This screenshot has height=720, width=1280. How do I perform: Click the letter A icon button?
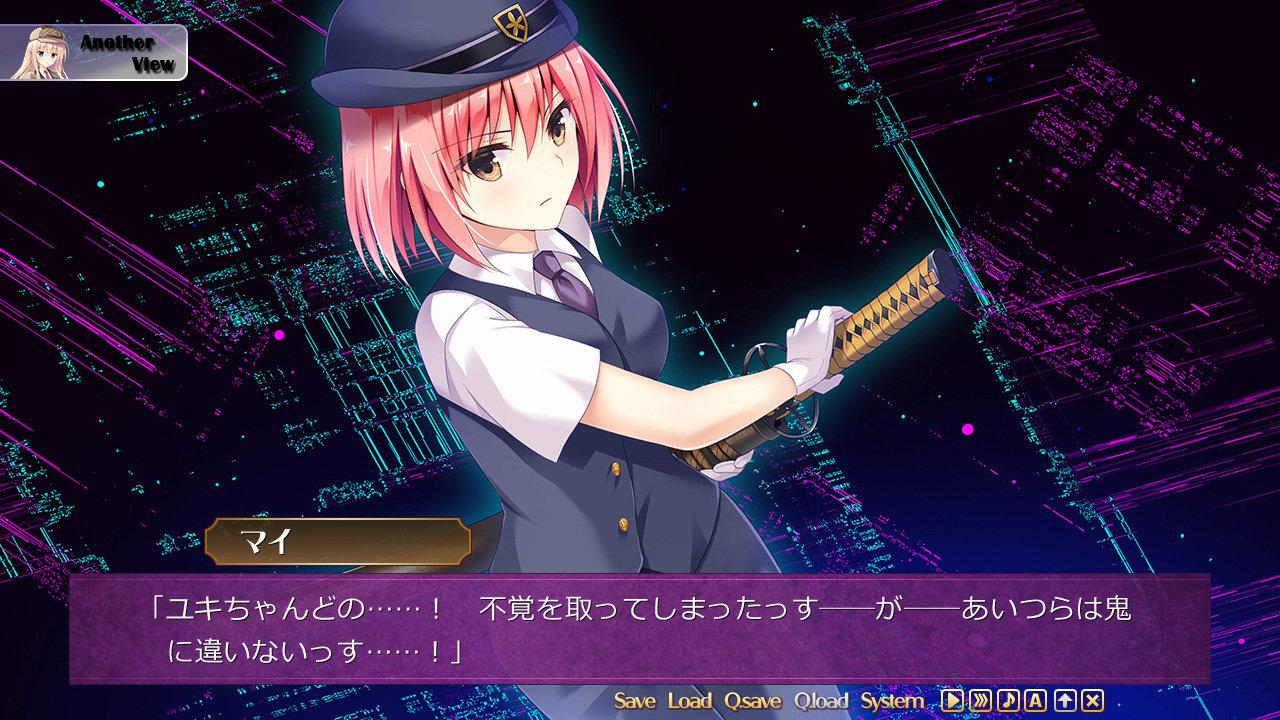[1036, 701]
